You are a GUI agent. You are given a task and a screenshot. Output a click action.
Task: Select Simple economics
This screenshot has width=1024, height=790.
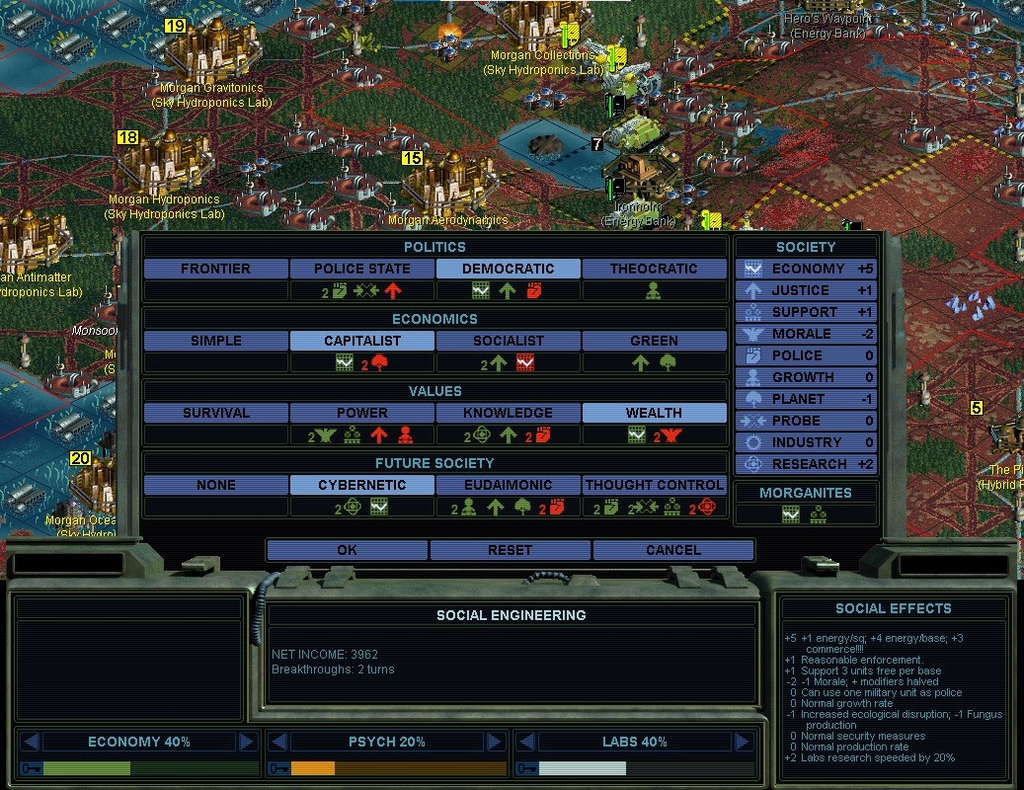(216, 341)
